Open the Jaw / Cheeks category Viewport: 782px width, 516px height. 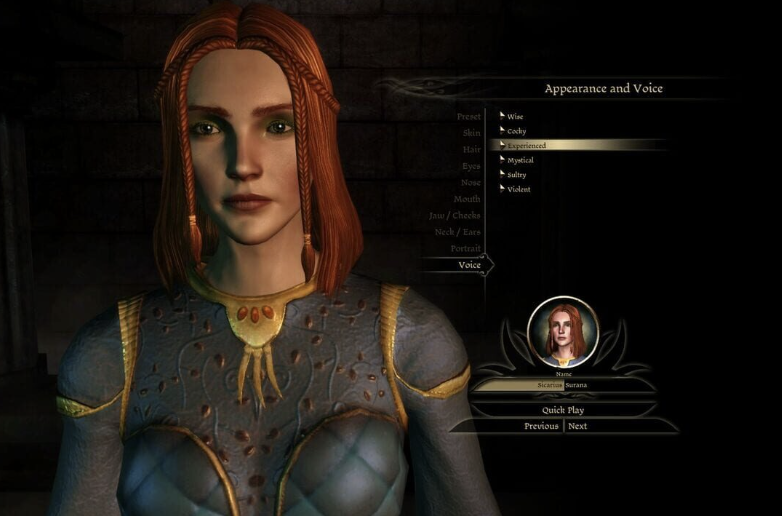pos(454,215)
